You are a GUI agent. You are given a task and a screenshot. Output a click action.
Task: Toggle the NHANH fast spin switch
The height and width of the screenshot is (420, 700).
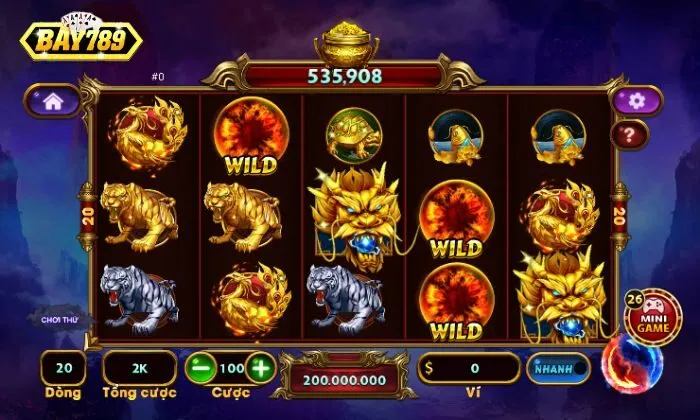[558, 368]
